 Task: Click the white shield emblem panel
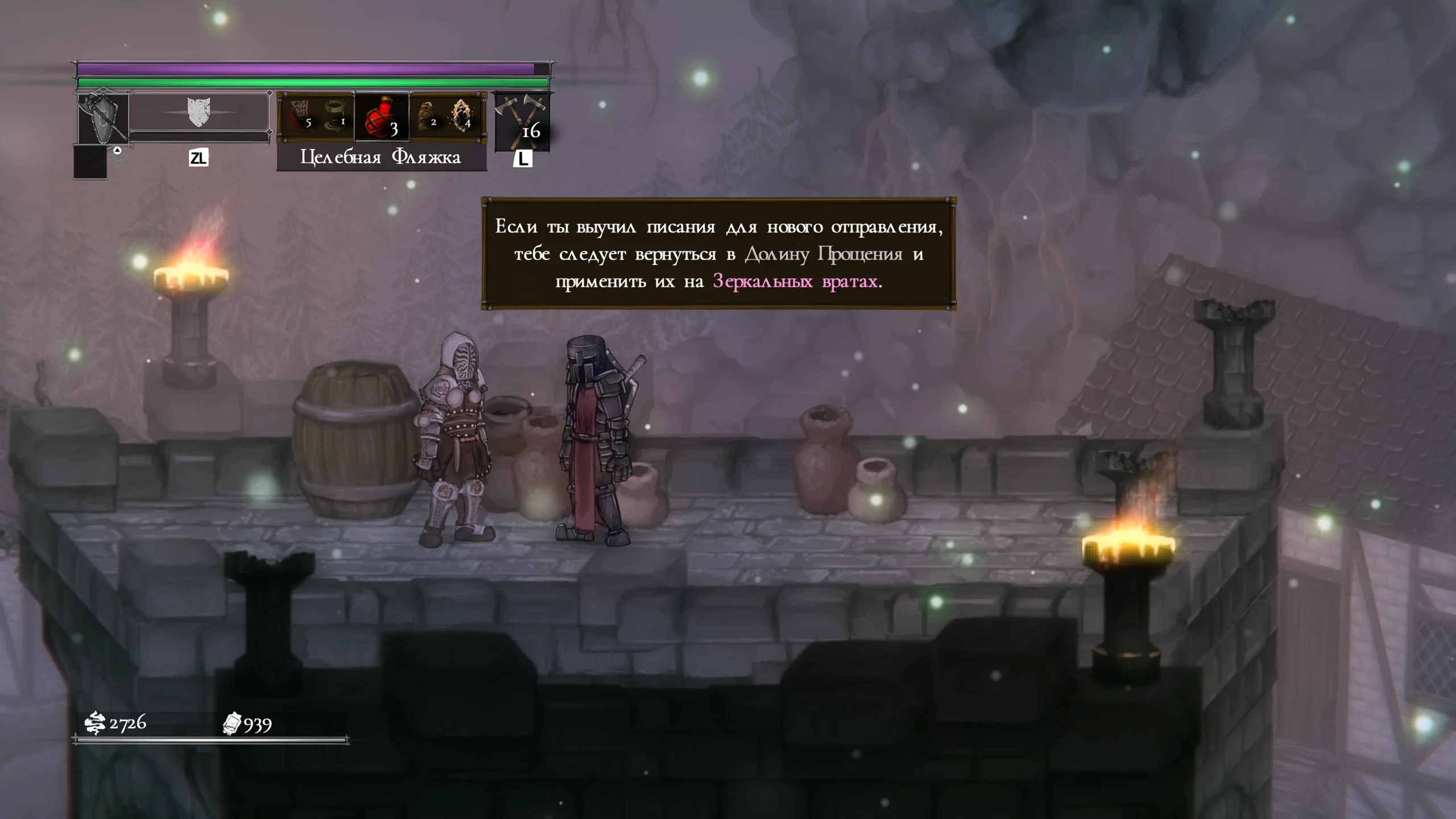(198, 113)
